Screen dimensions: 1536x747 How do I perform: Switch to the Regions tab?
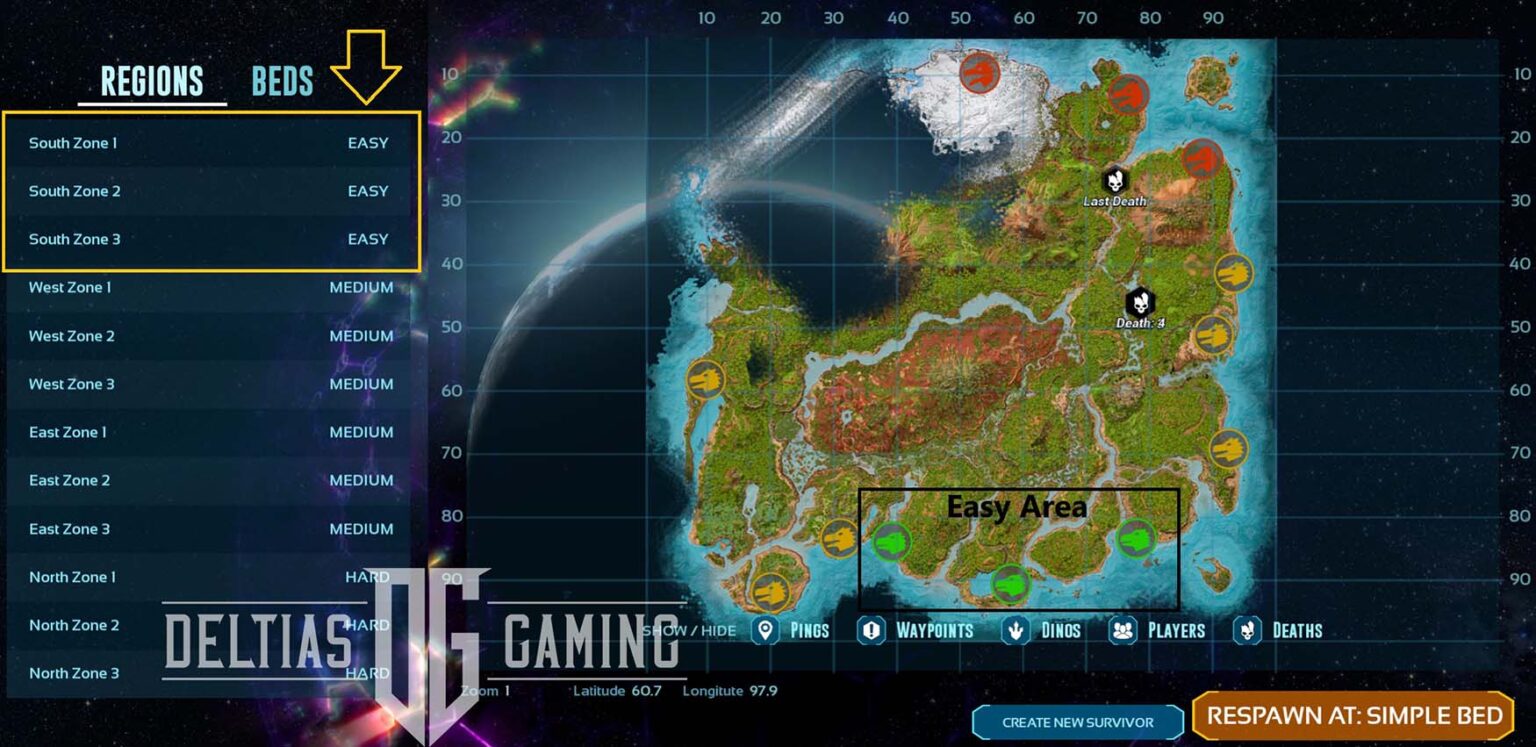tap(152, 81)
